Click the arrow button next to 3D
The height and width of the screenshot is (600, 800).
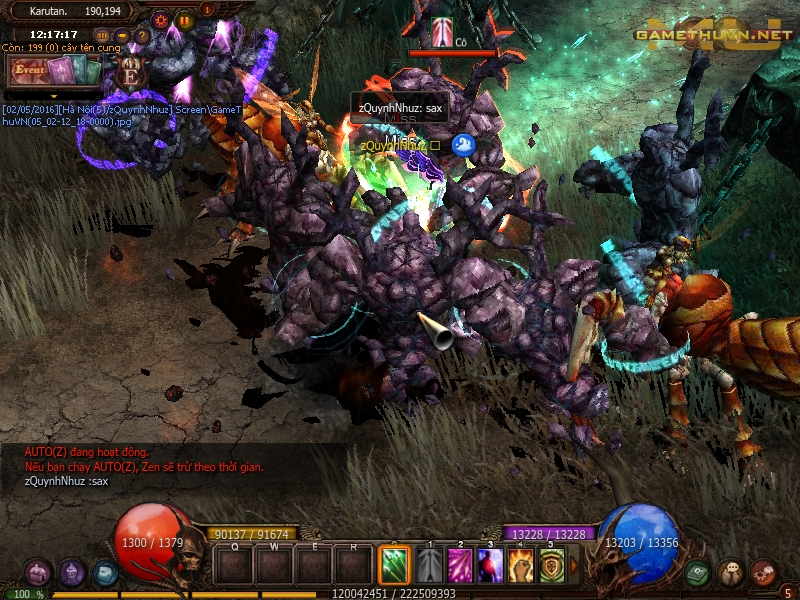pos(122,37)
